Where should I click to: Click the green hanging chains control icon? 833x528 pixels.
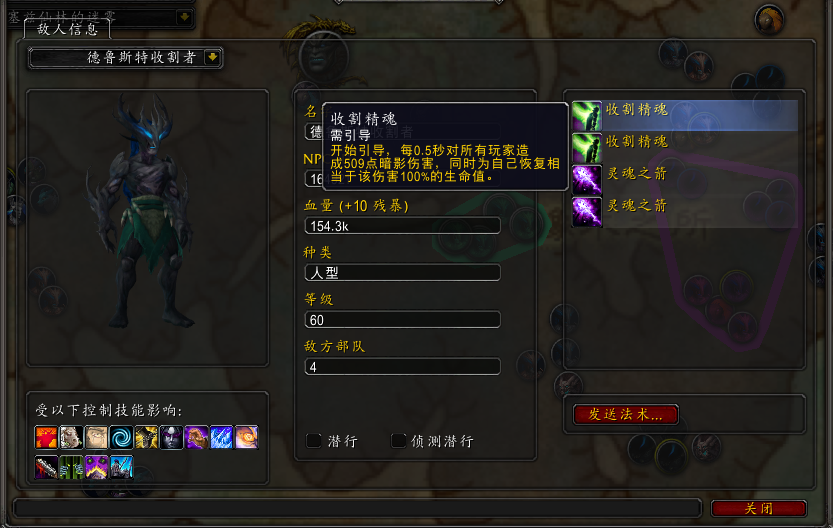click(71, 466)
